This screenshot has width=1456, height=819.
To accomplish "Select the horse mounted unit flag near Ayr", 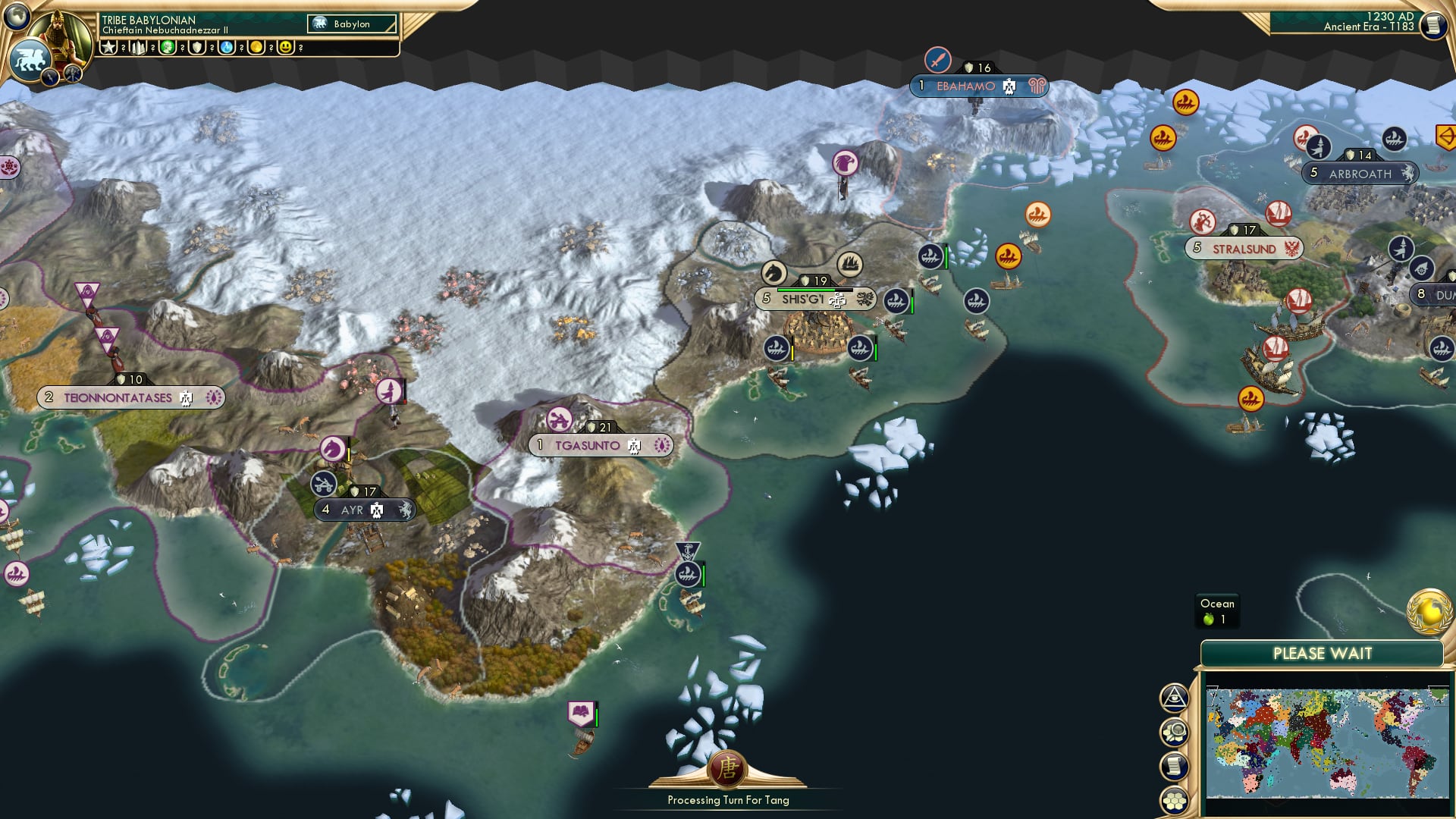I will click(x=331, y=449).
